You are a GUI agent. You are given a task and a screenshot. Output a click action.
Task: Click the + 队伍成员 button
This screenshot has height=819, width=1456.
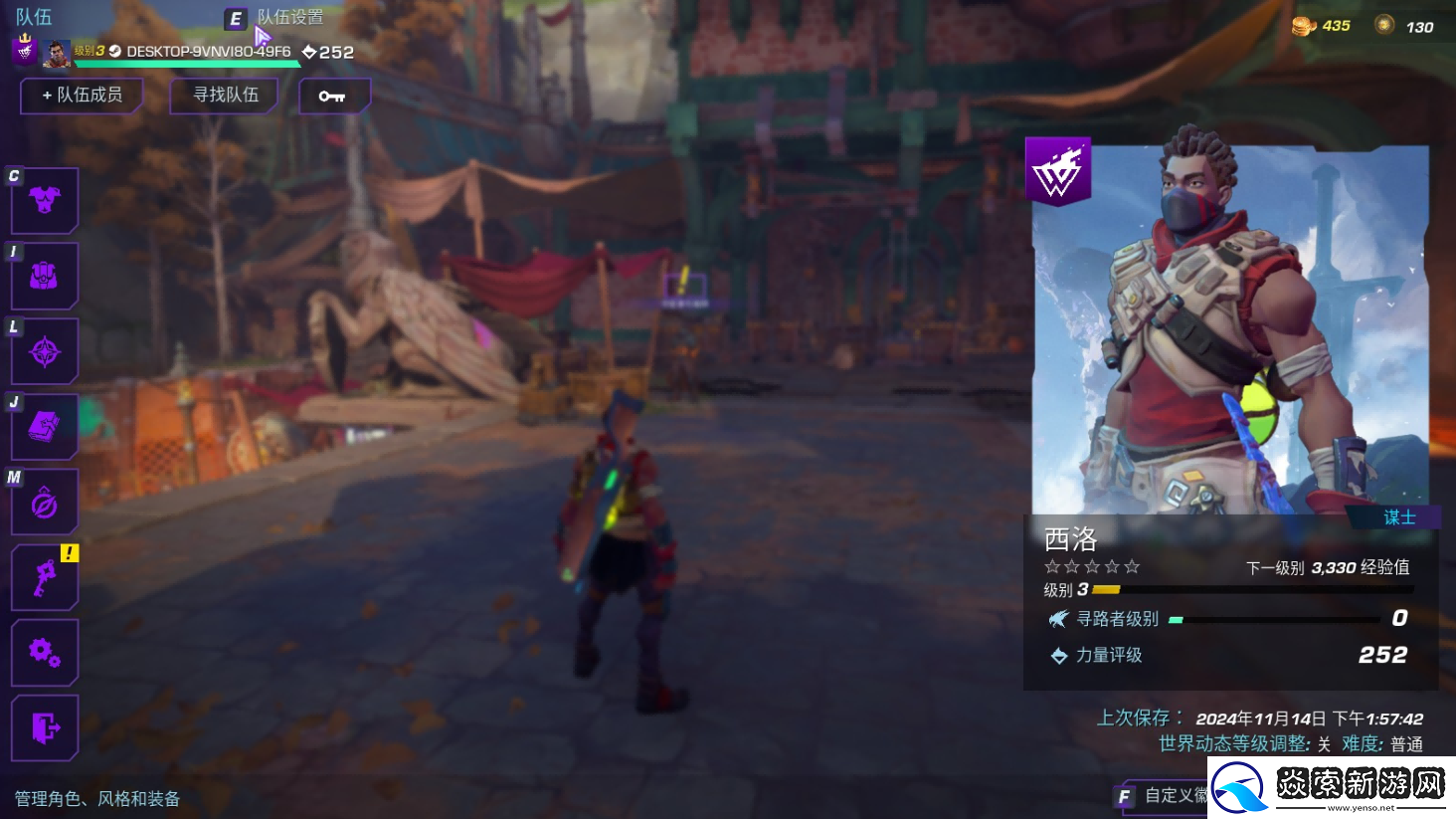tap(82, 96)
